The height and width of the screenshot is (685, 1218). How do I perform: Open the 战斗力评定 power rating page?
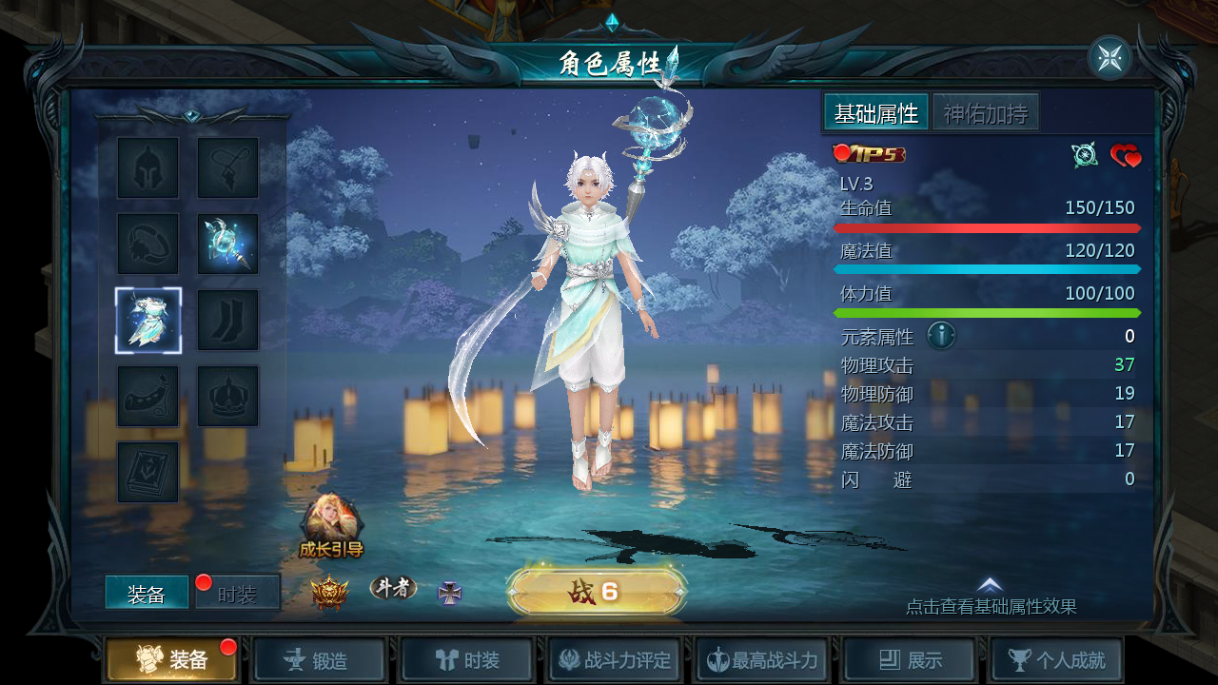pos(616,660)
